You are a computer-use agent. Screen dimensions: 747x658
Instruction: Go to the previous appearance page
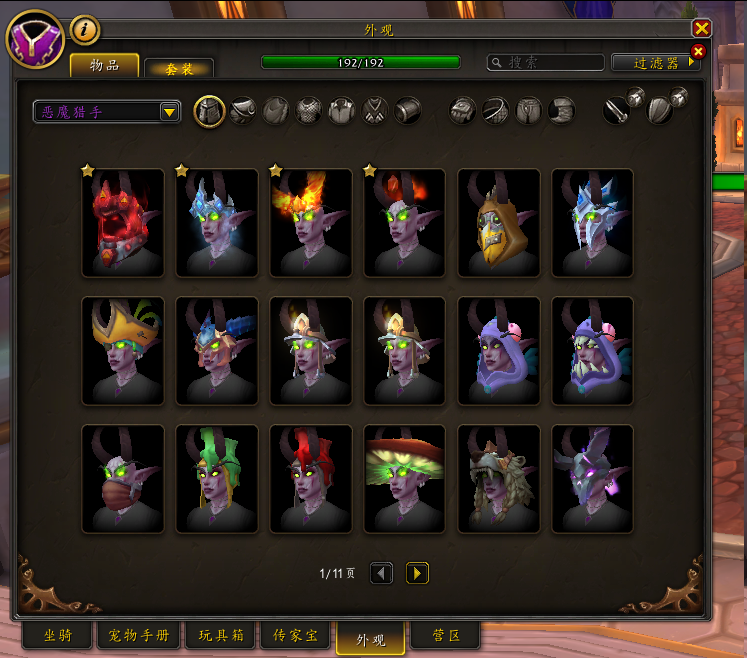coord(381,573)
